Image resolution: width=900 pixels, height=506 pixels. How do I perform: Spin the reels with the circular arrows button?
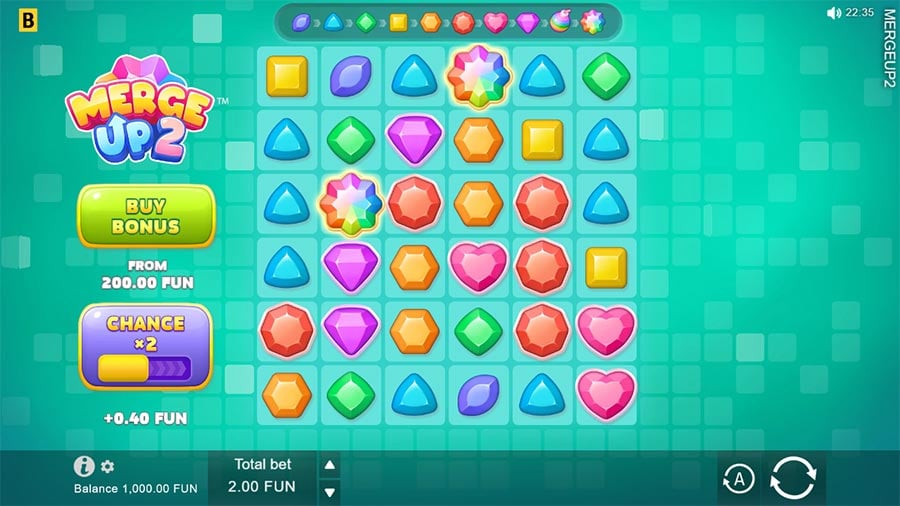pyautogui.click(x=794, y=479)
